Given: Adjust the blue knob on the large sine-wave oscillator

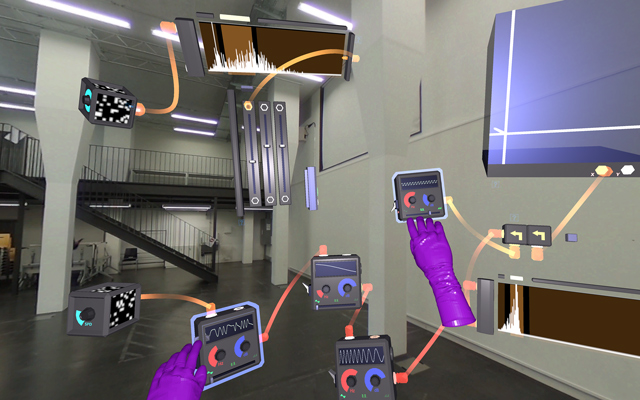Looking at the screenshot, I should (376, 381).
